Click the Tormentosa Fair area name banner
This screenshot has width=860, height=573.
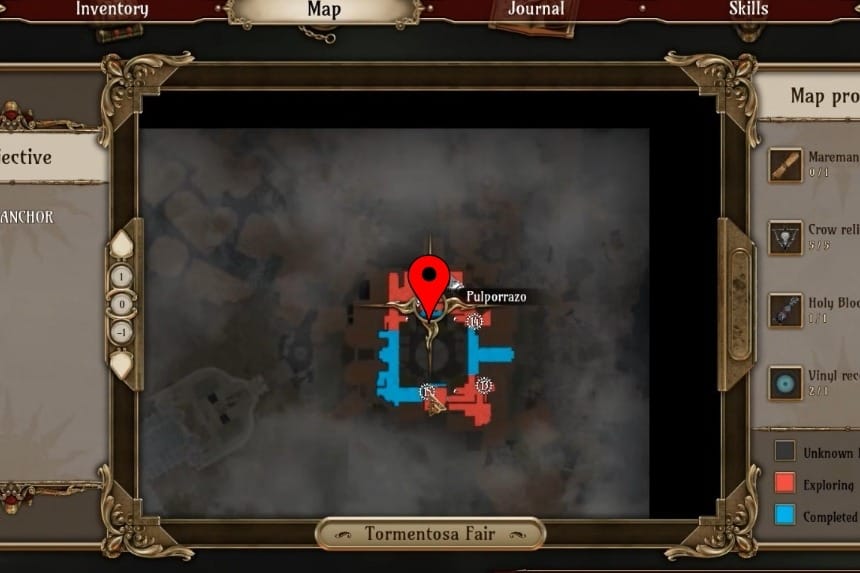[430, 534]
